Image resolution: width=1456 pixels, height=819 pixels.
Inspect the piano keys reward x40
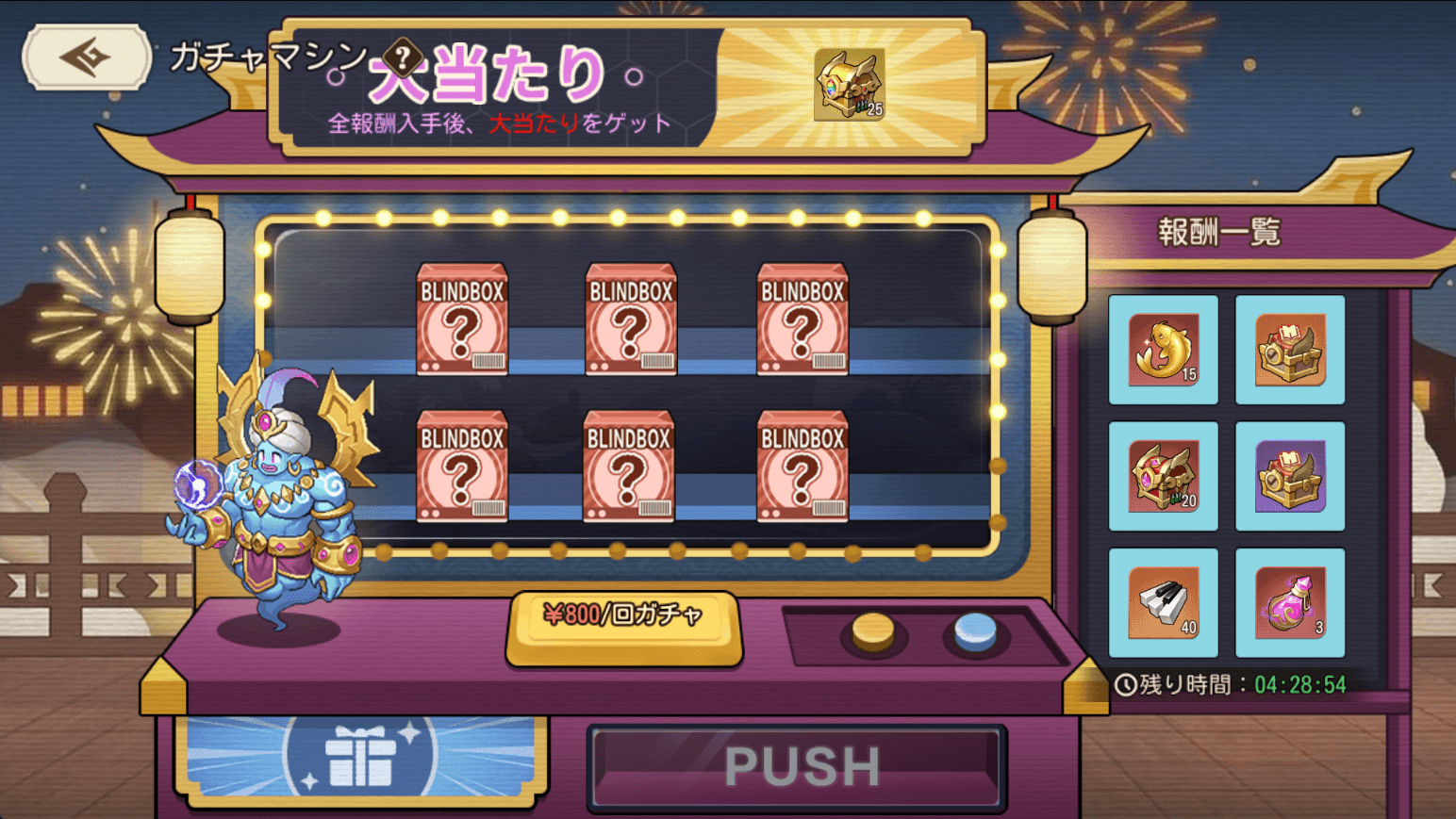(1164, 602)
